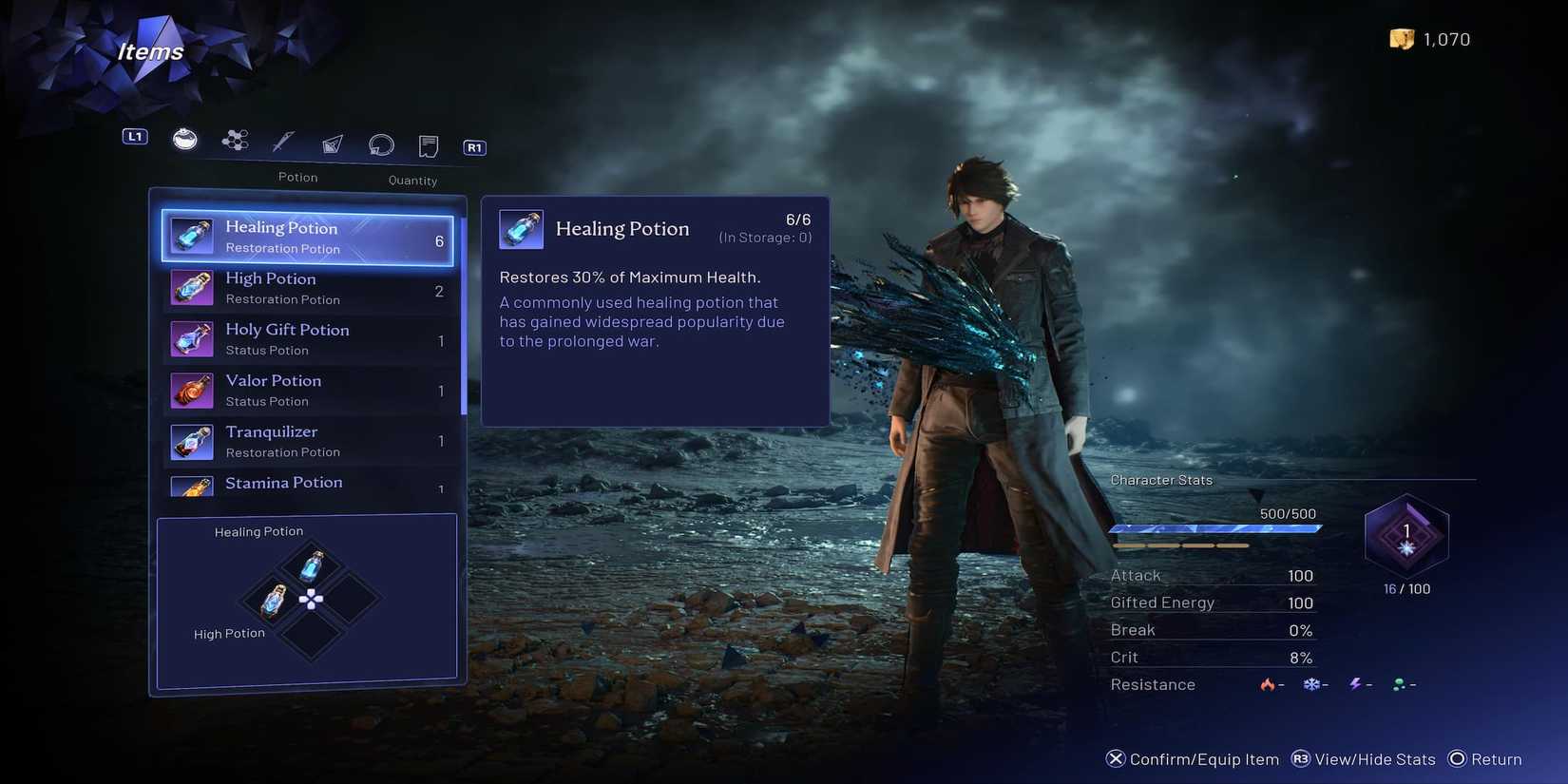The image size is (1568, 784).
Task: Open the ring accessory category icon
Action: tap(381, 144)
